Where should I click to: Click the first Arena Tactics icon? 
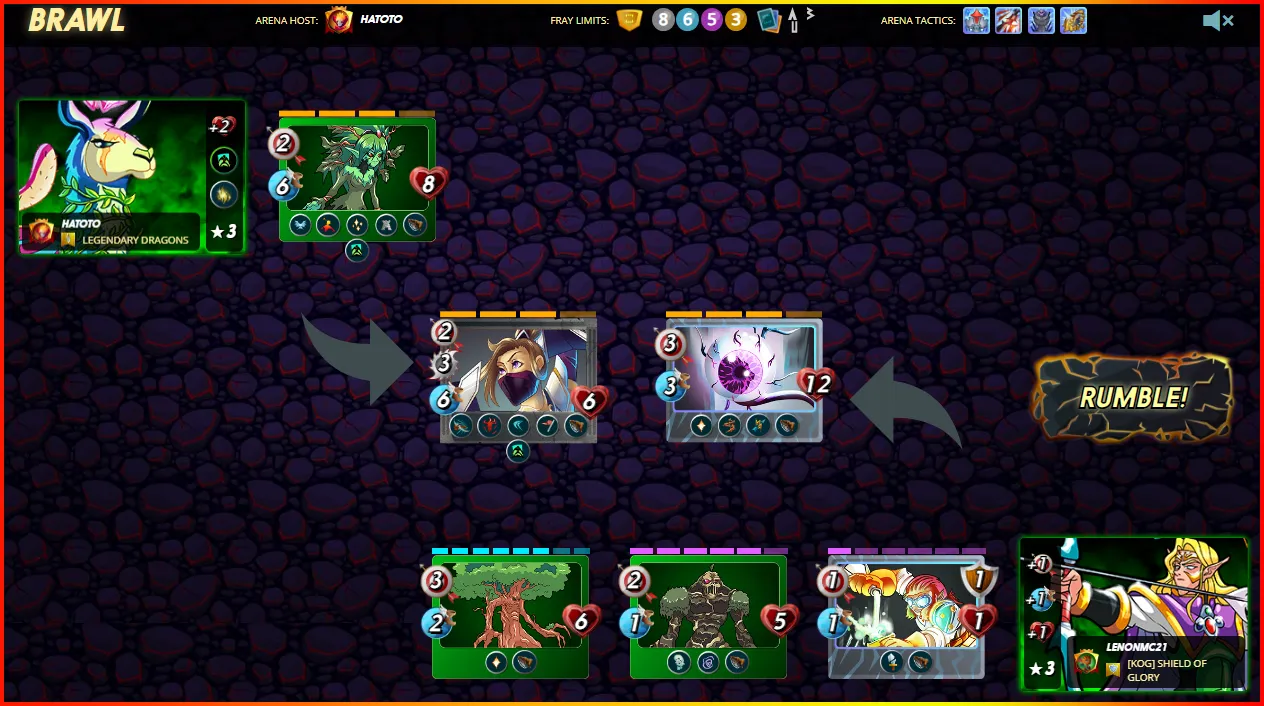pos(976,20)
